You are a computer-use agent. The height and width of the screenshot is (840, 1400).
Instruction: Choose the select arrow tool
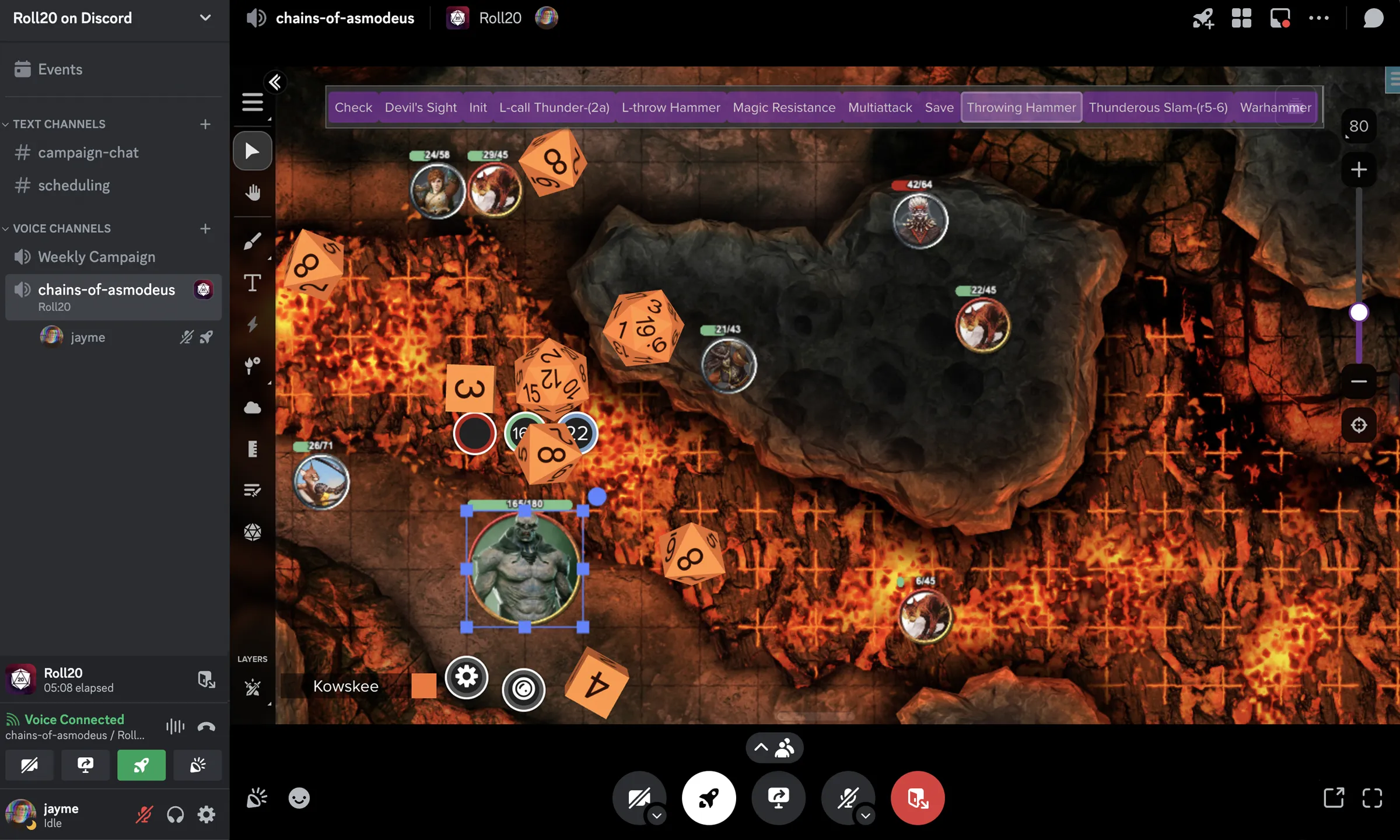coord(252,151)
